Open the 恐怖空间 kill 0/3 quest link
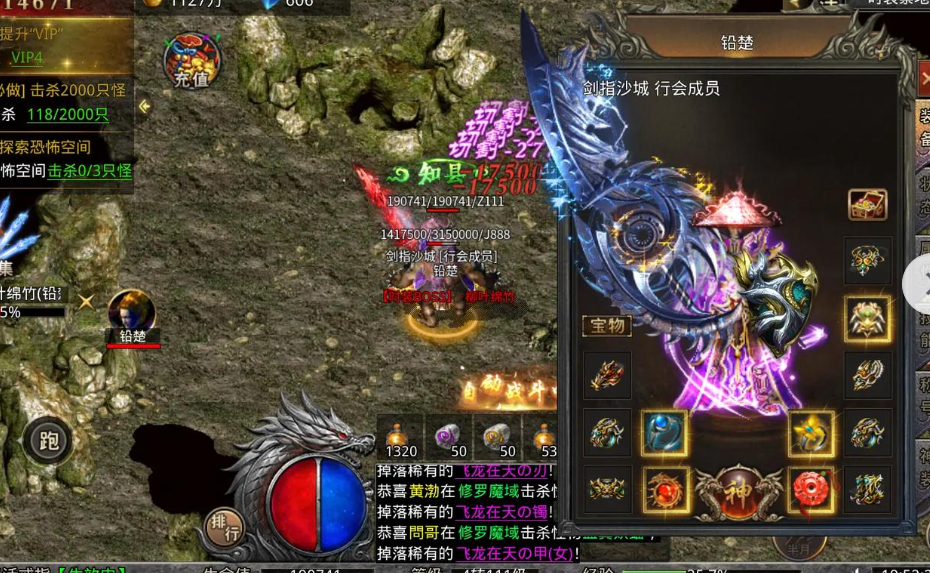930x573 pixels. (90, 171)
